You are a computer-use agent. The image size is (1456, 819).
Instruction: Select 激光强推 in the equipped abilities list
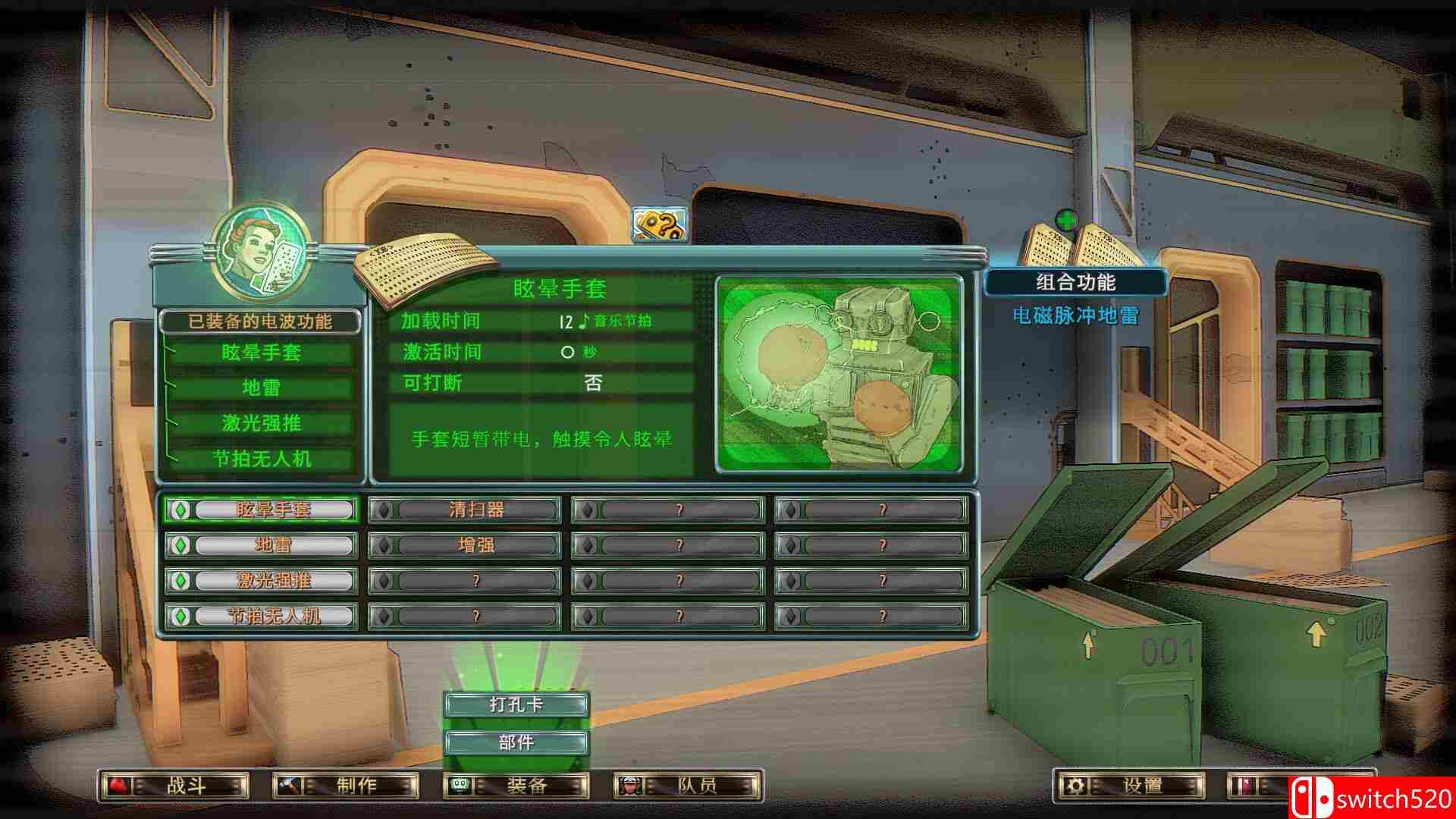tap(261, 424)
